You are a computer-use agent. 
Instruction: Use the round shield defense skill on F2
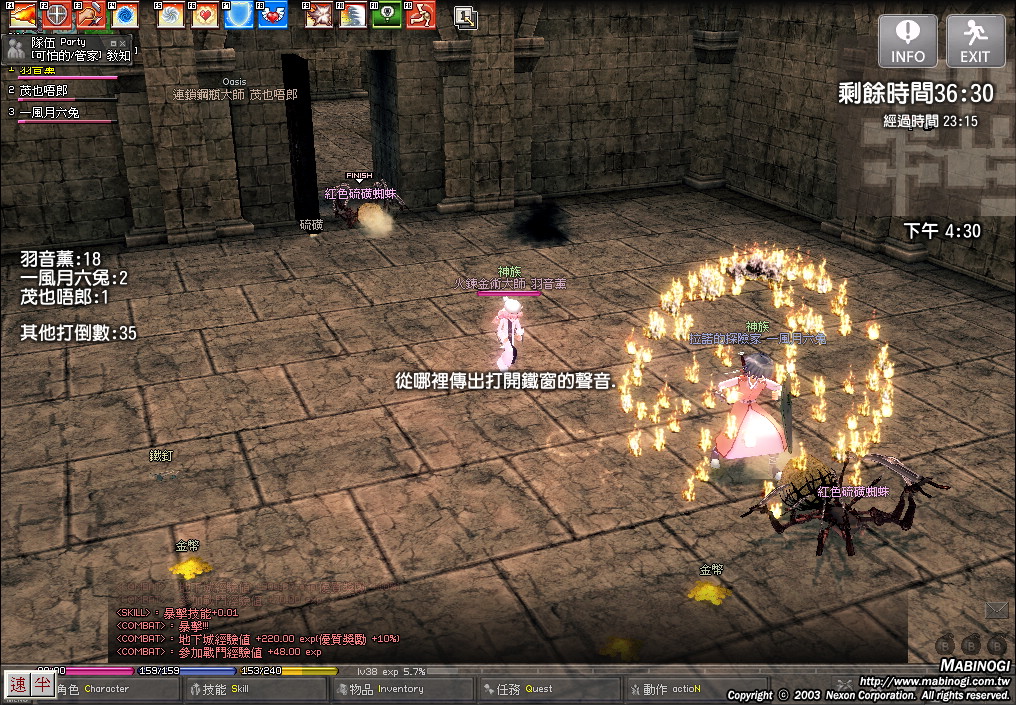(57, 15)
